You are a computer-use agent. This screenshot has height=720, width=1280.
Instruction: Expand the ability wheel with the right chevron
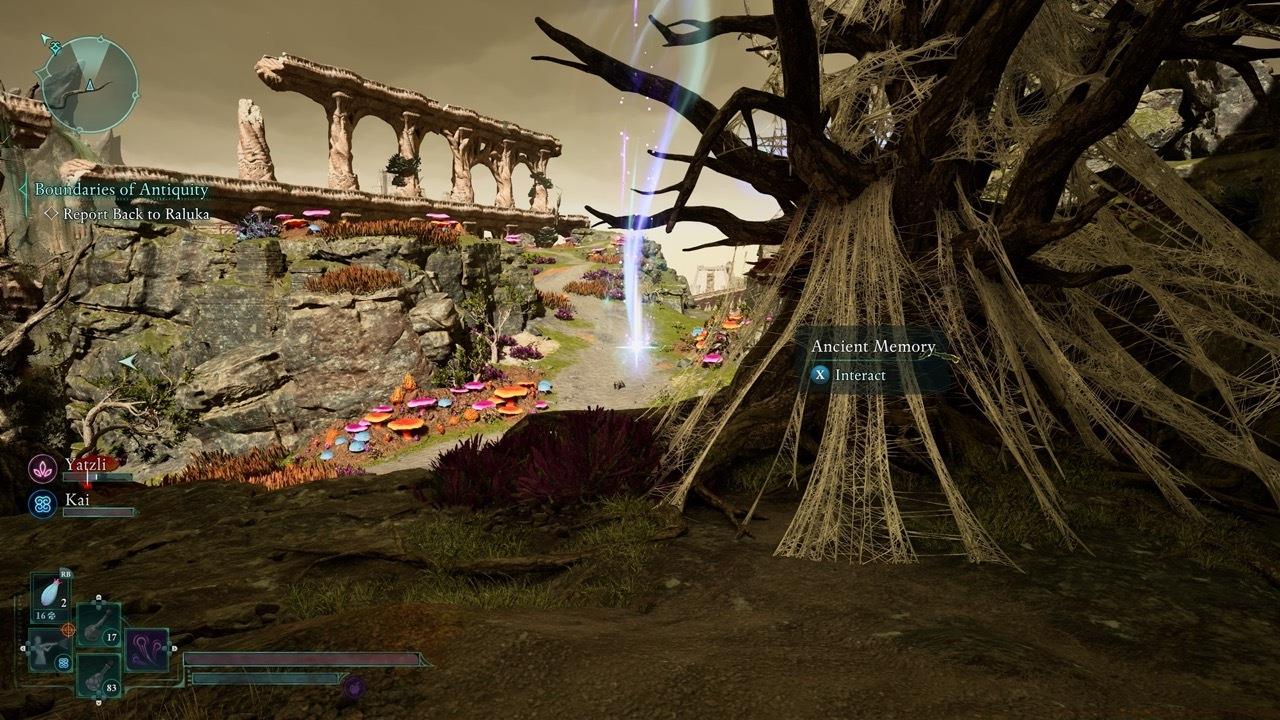tap(173, 648)
